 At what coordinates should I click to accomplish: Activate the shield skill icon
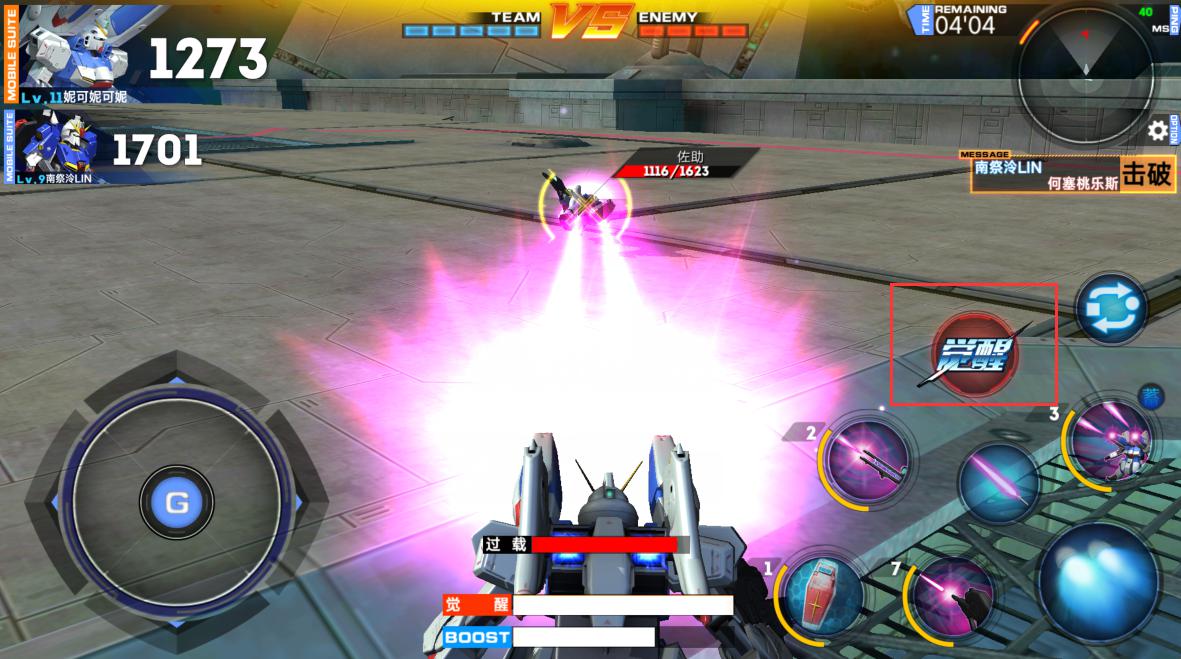pos(824,594)
